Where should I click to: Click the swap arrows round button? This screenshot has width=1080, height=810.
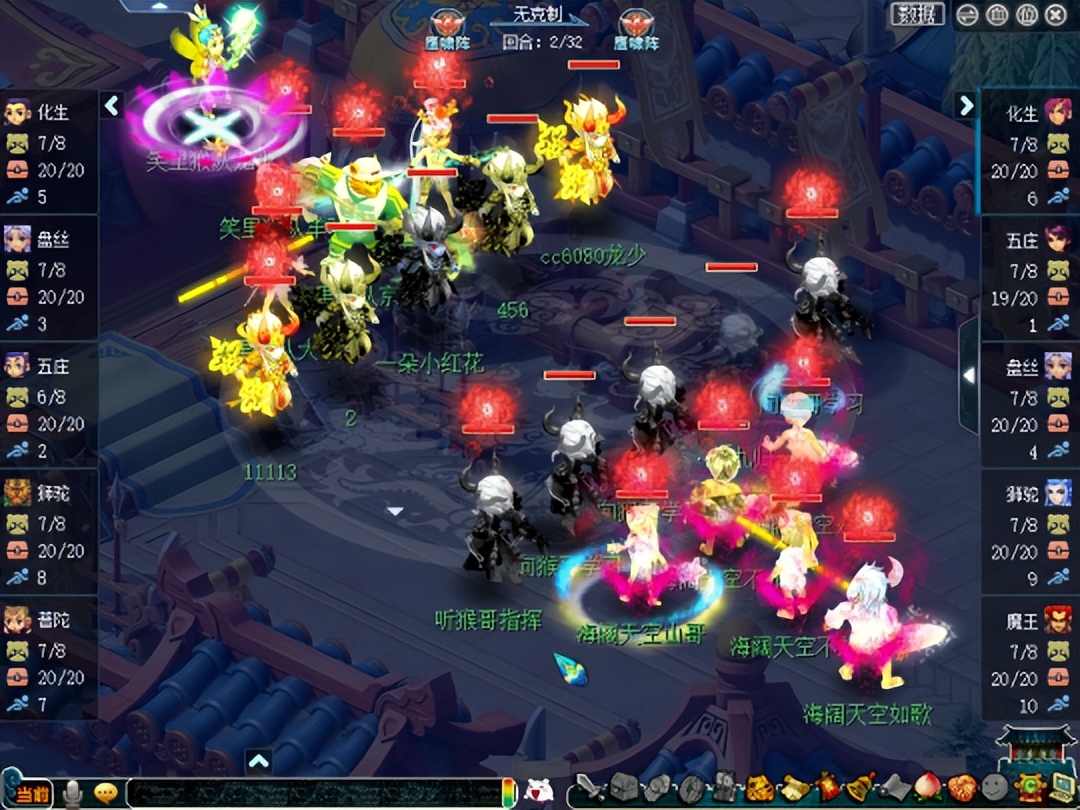coord(967,14)
